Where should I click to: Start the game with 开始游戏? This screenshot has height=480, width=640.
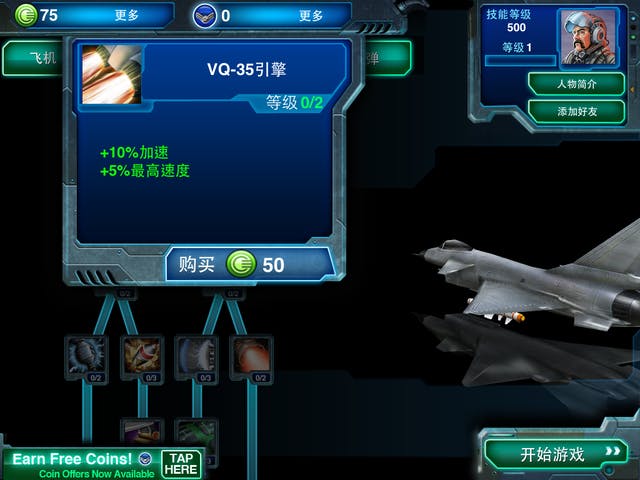click(x=557, y=454)
